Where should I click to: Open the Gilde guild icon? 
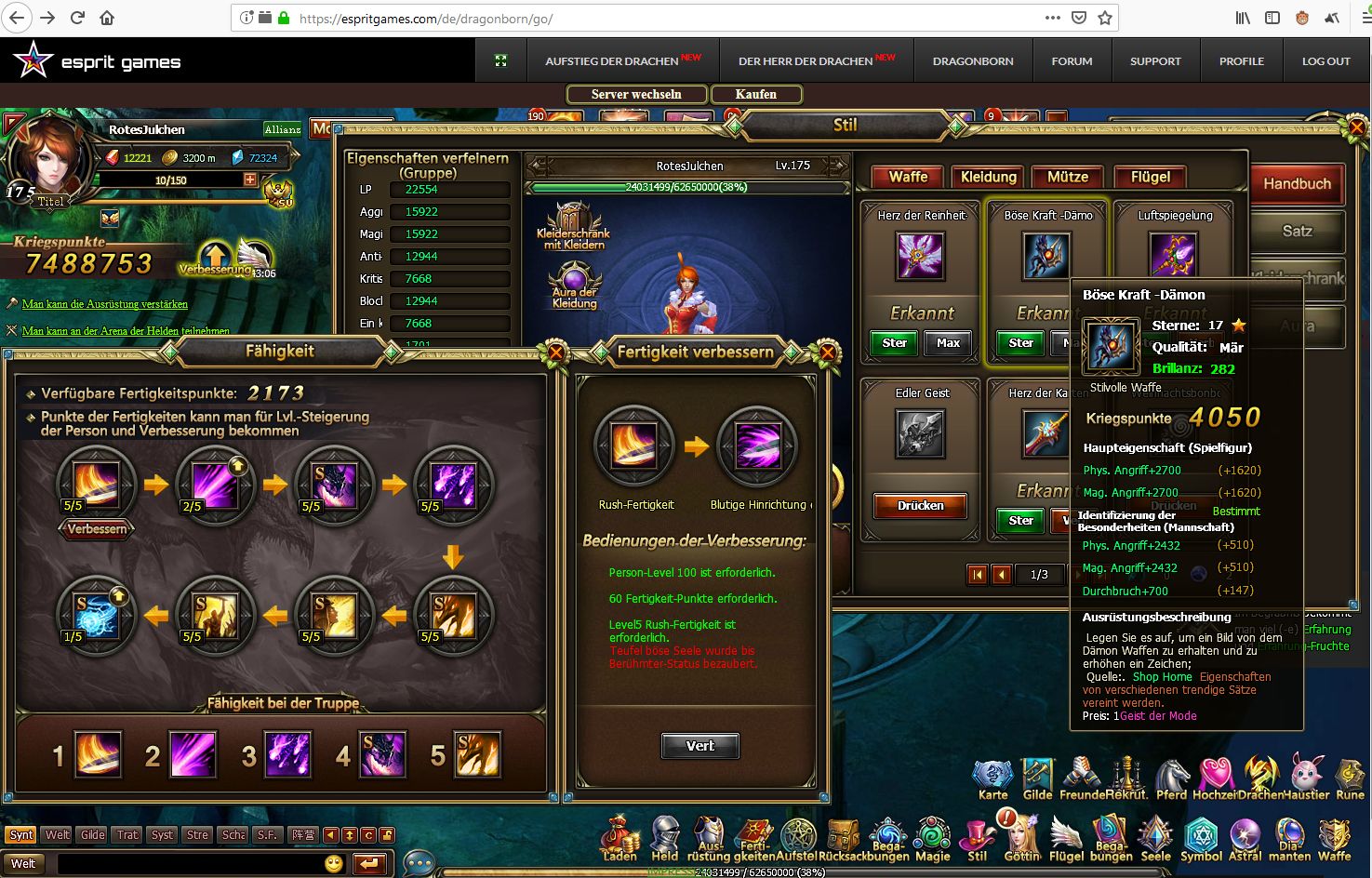(1037, 778)
